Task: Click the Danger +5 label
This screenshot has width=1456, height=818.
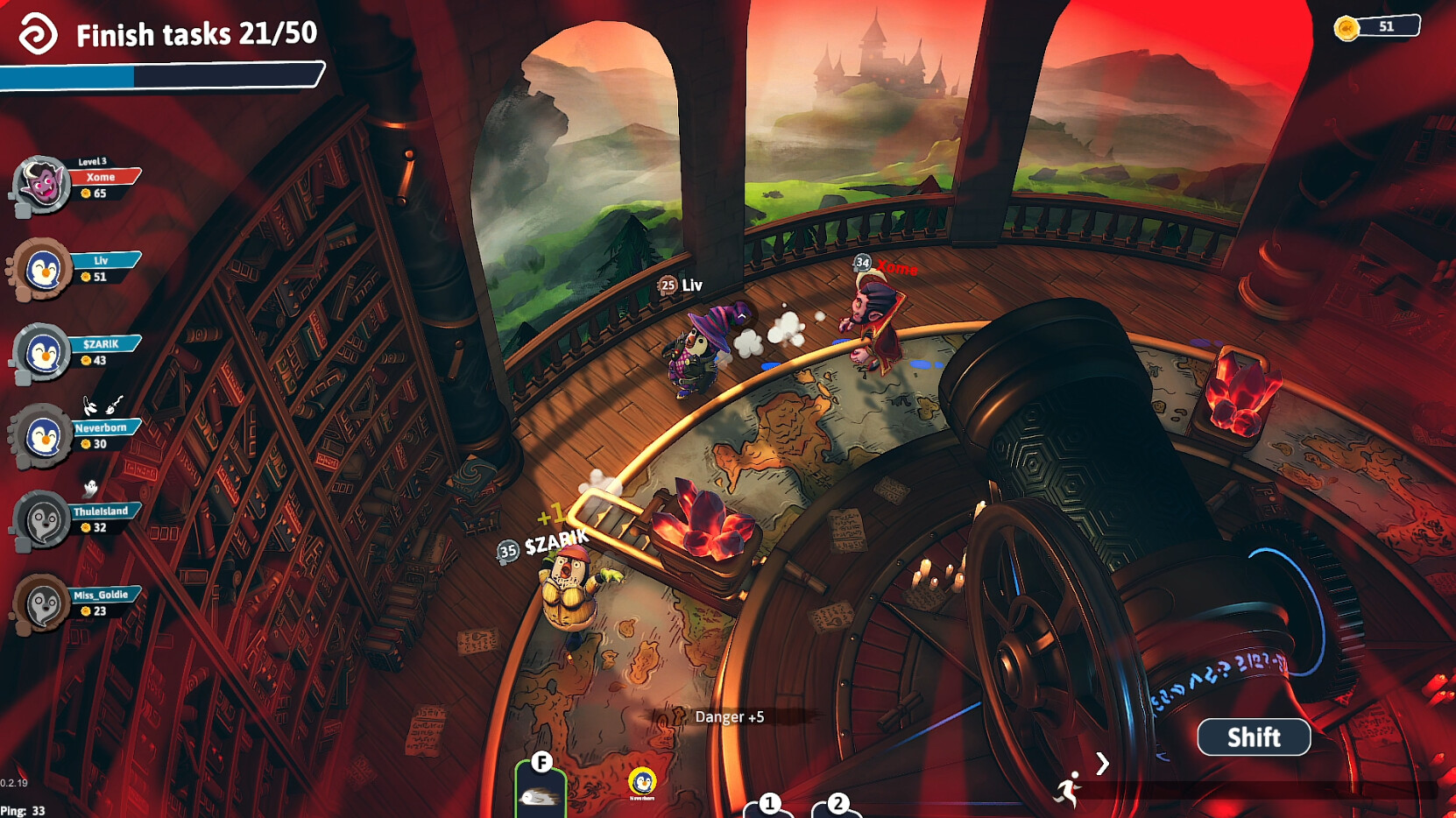Action: 731,716
